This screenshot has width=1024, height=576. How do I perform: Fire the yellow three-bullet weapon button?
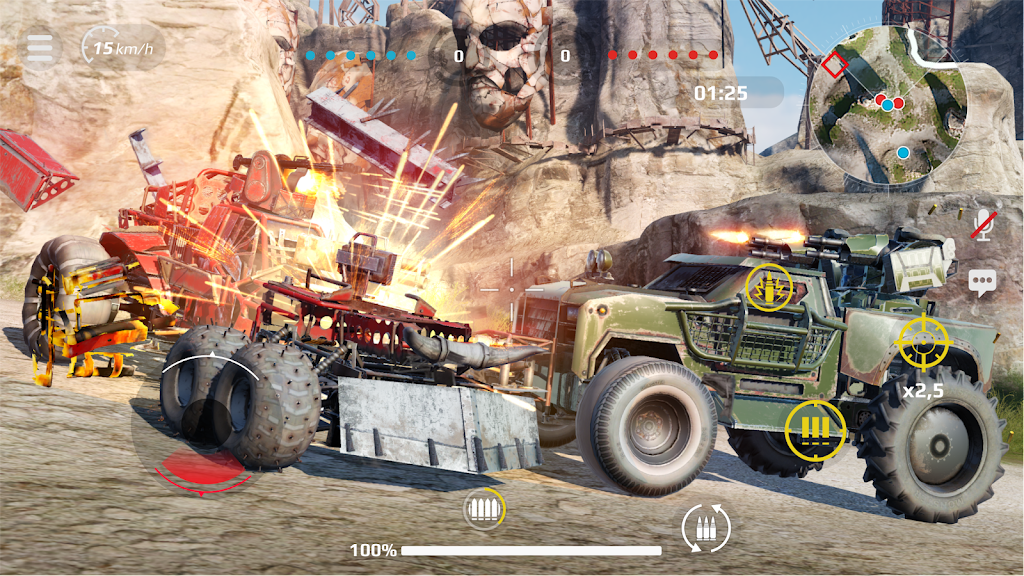tap(815, 430)
